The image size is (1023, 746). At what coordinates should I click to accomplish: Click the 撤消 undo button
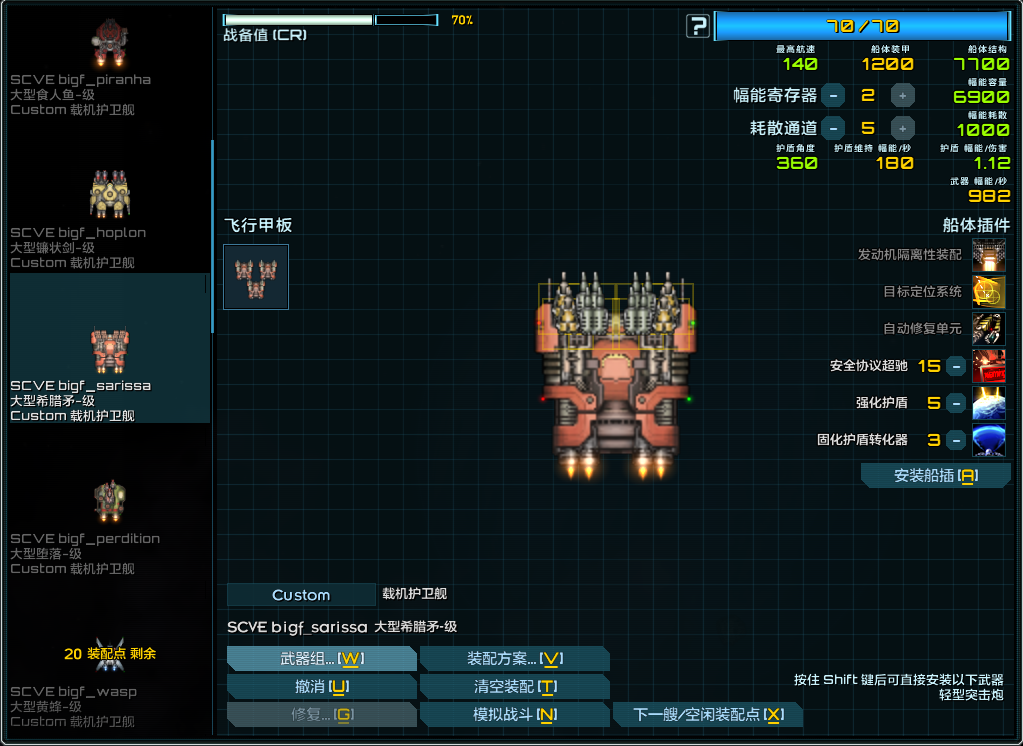(x=321, y=686)
